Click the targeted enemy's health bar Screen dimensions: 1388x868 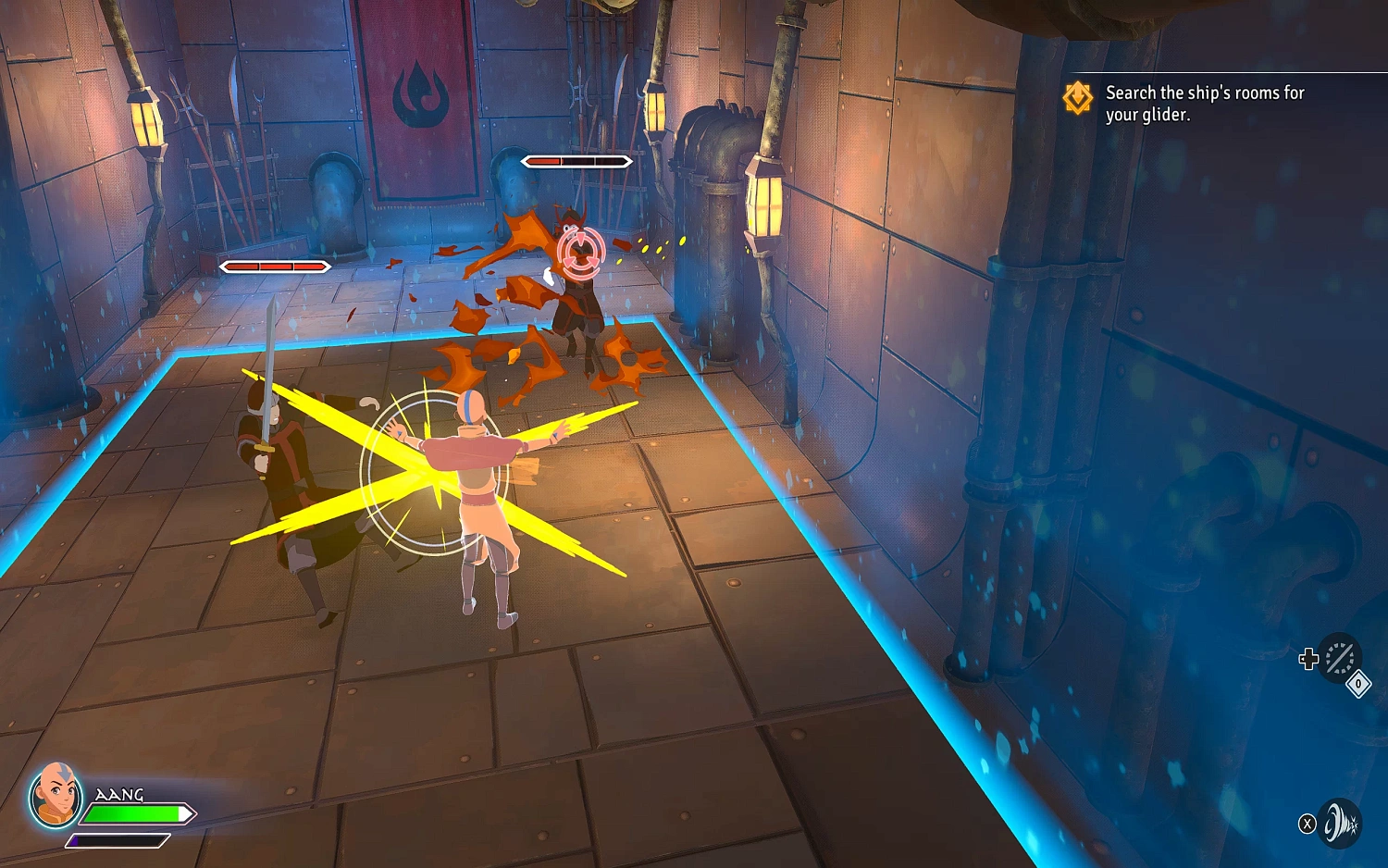point(576,160)
